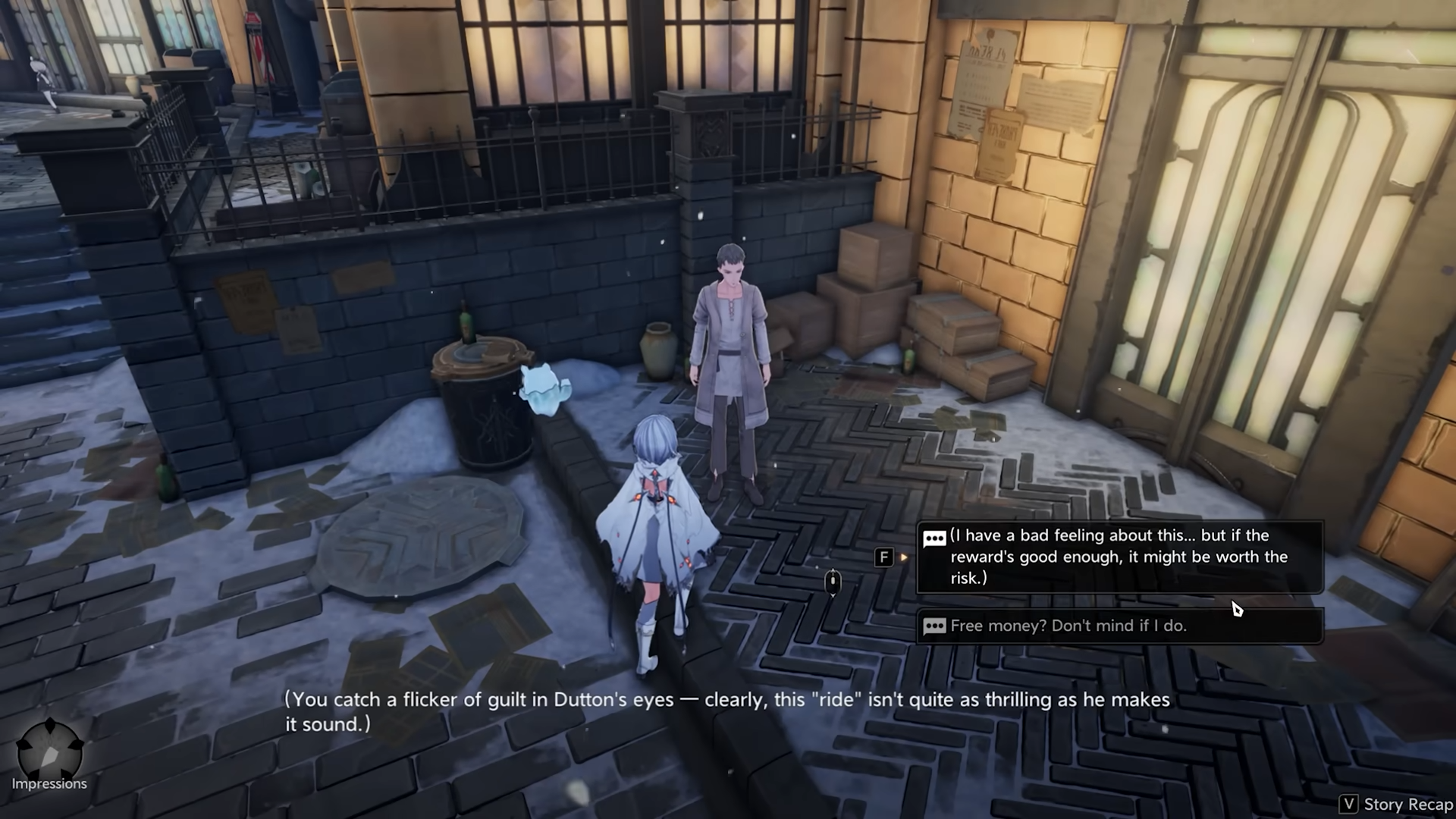
Task: Choose the "I have a bad feeling" reply
Action: (1119, 557)
